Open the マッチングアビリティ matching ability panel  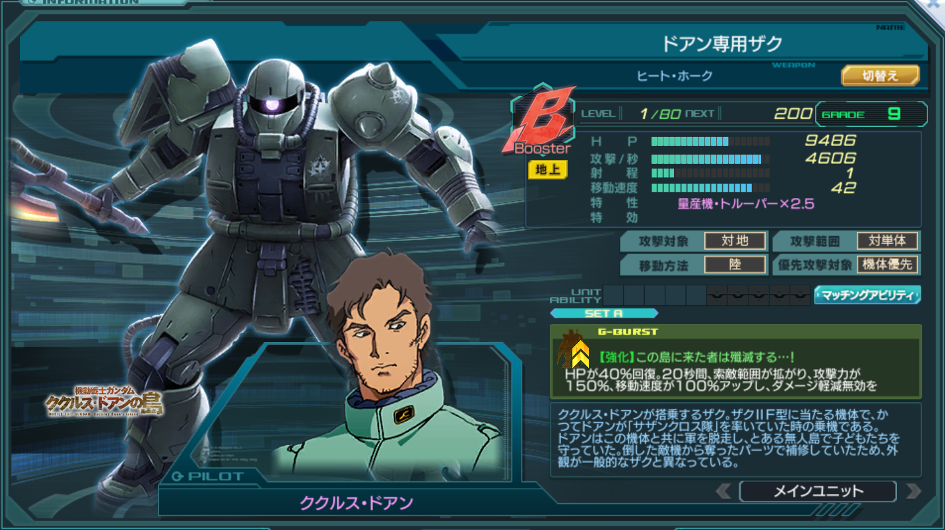click(867, 294)
